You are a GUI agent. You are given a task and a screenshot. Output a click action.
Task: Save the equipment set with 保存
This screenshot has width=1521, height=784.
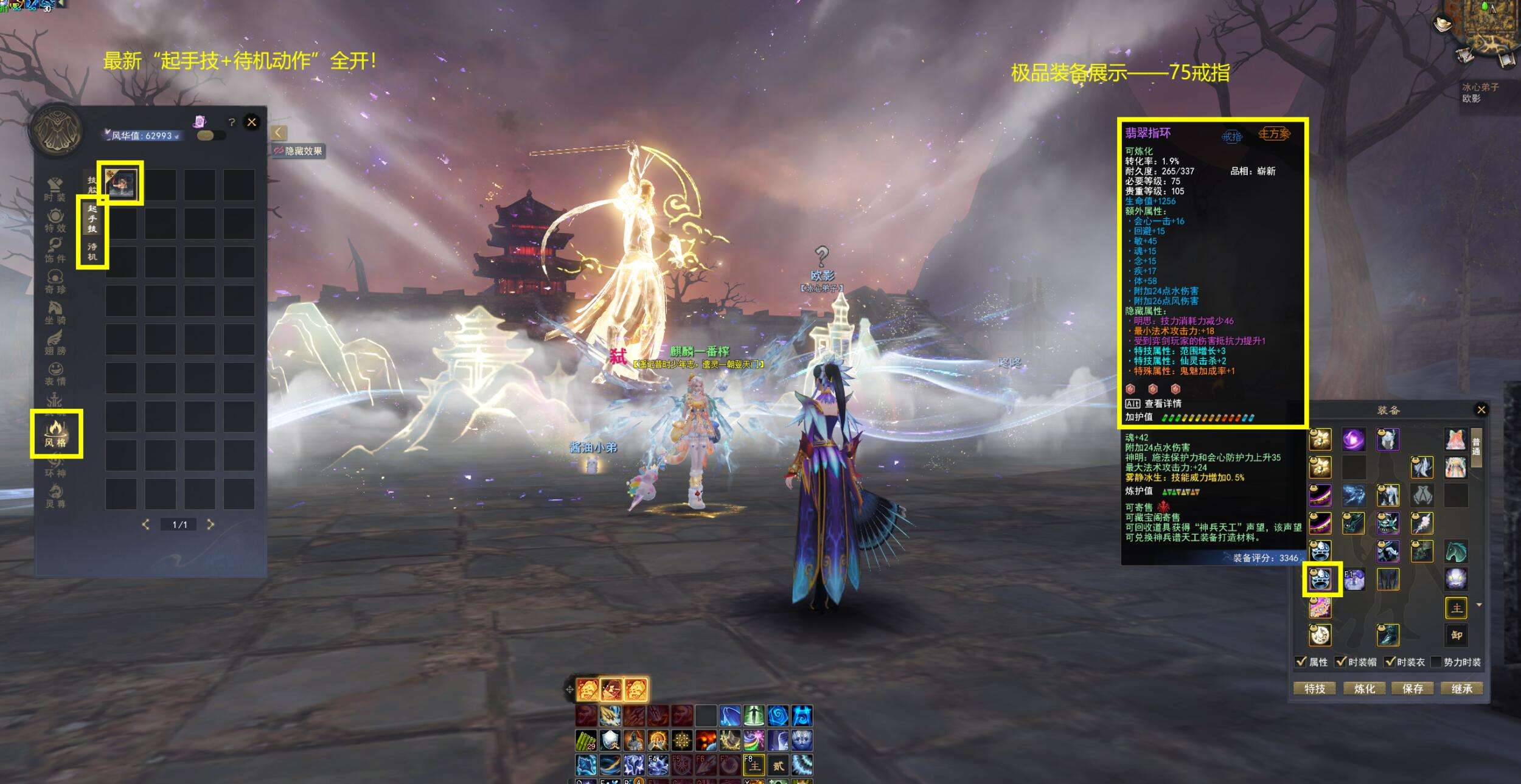pos(1413,689)
